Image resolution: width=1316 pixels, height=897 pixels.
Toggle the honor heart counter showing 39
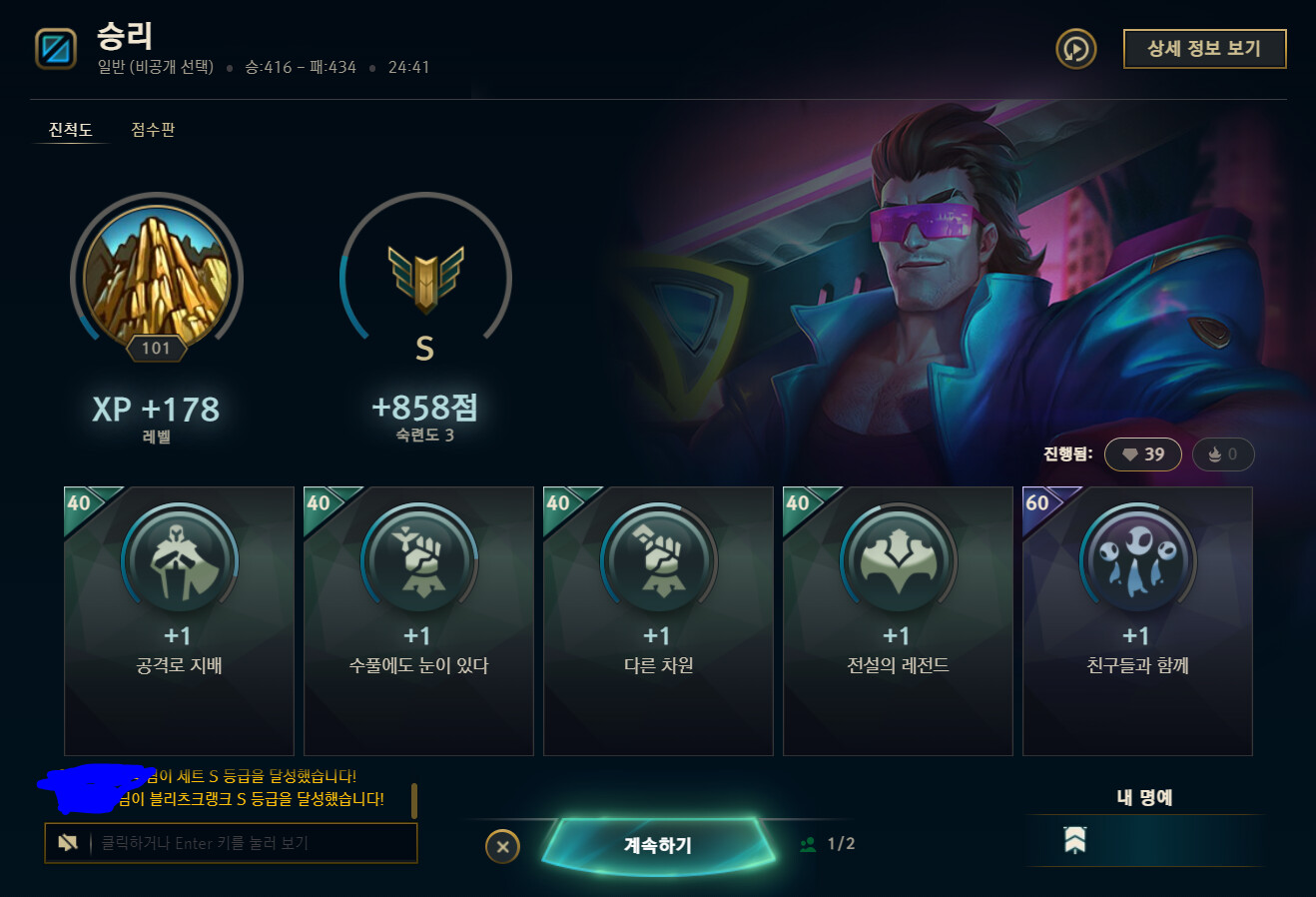click(x=1142, y=453)
